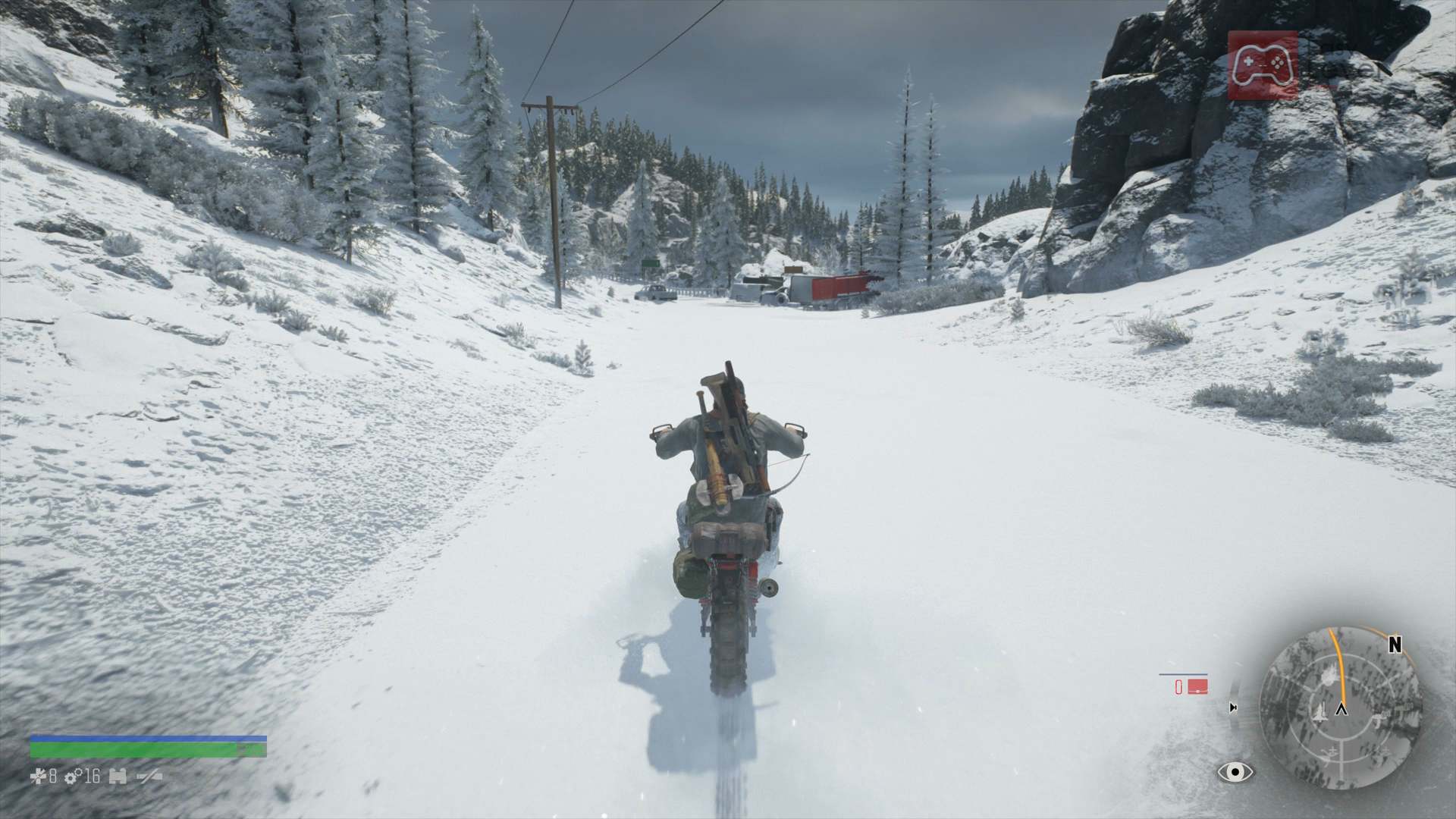Toggle the eye visibility indicator
1456x819 pixels.
[1235, 772]
